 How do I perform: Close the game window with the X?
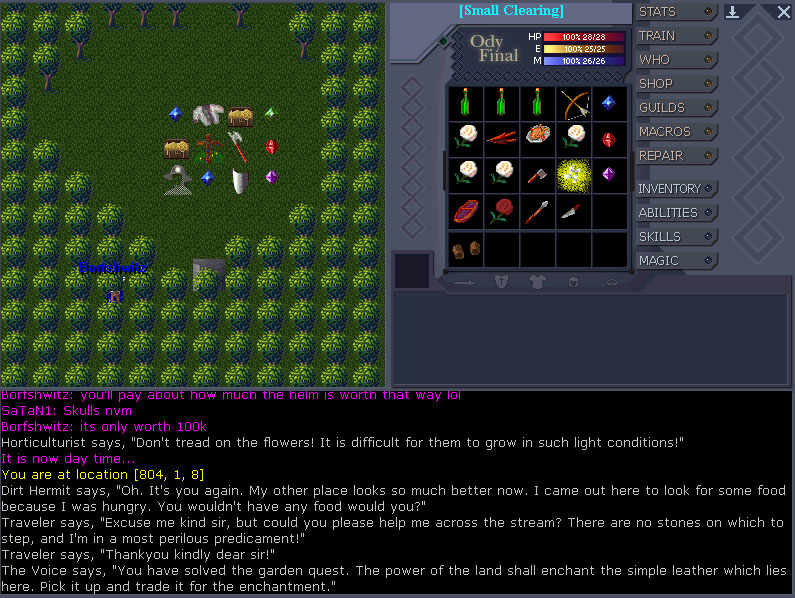[783, 12]
